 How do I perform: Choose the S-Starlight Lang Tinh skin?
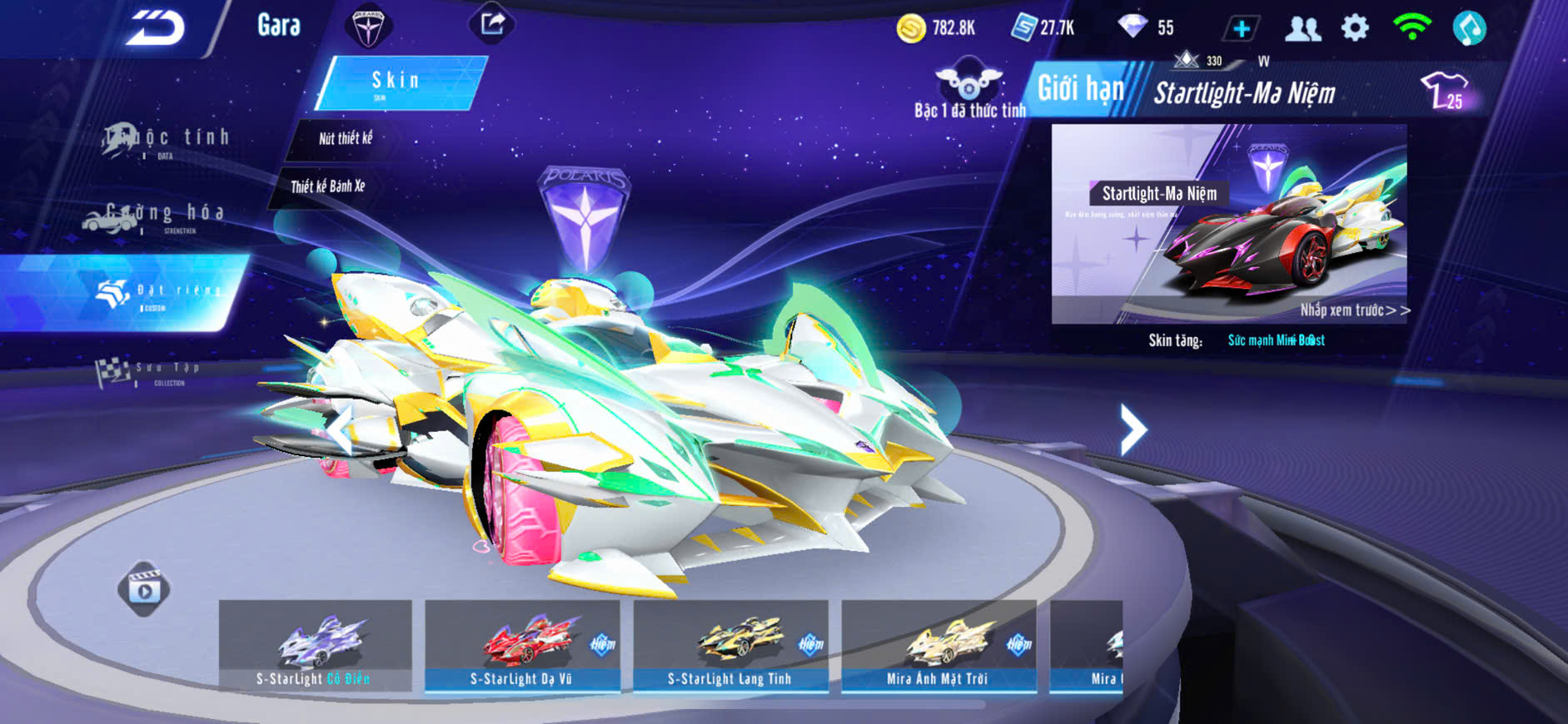click(730, 646)
